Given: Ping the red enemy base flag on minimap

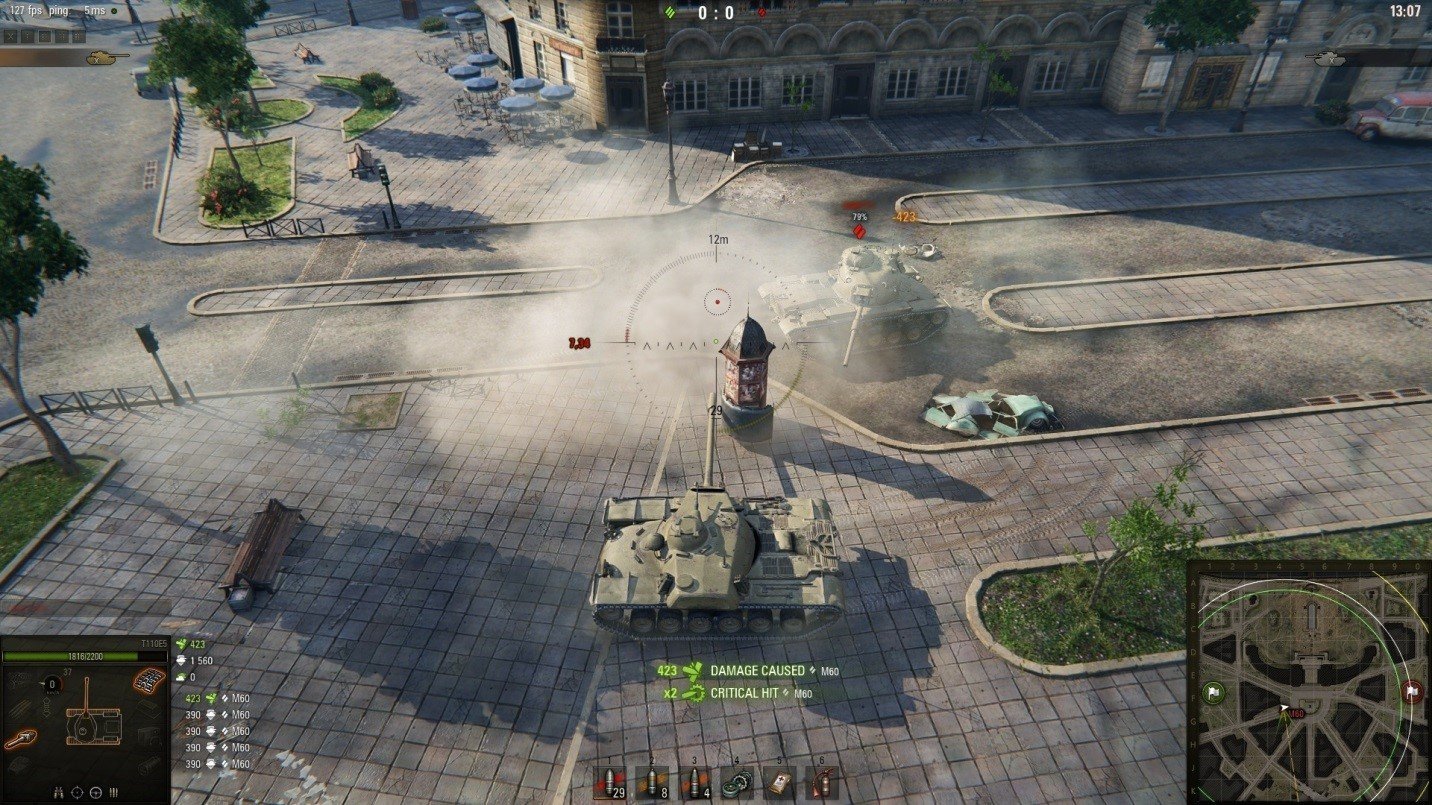Looking at the screenshot, I should (1411, 690).
